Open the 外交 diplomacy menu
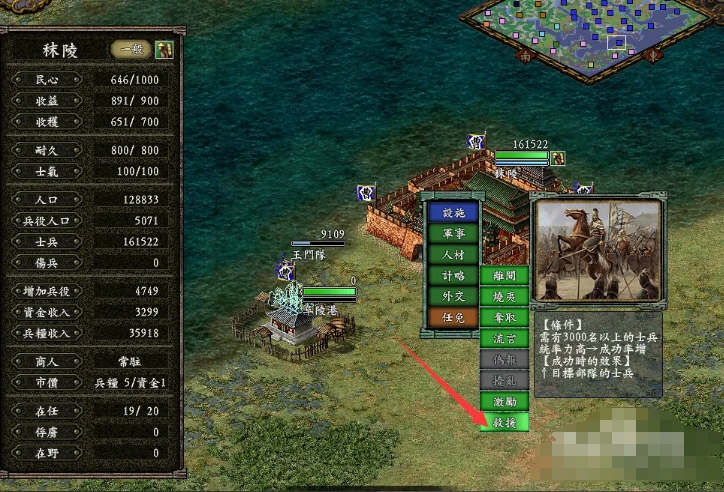The height and width of the screenshot is (492, 724). [x=453, y=296]
